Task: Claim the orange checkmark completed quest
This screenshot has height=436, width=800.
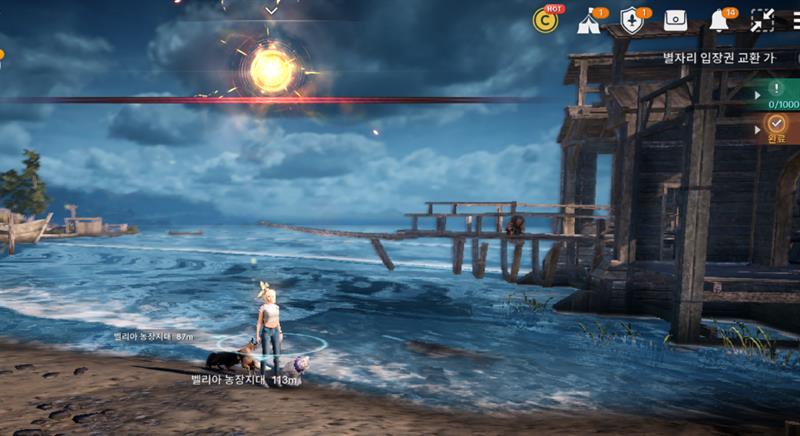Action: click(777, 127)
